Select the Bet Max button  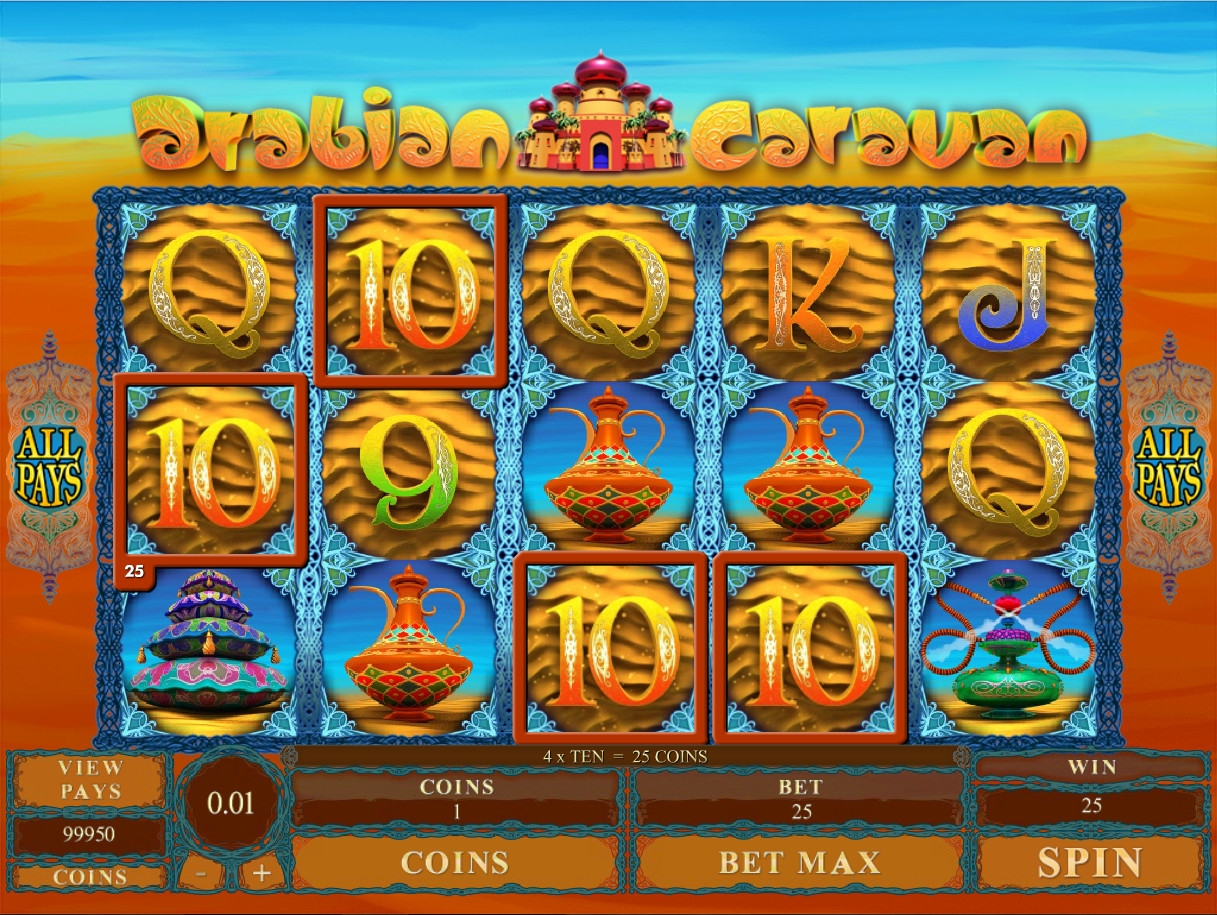click(x=799, y=862)
